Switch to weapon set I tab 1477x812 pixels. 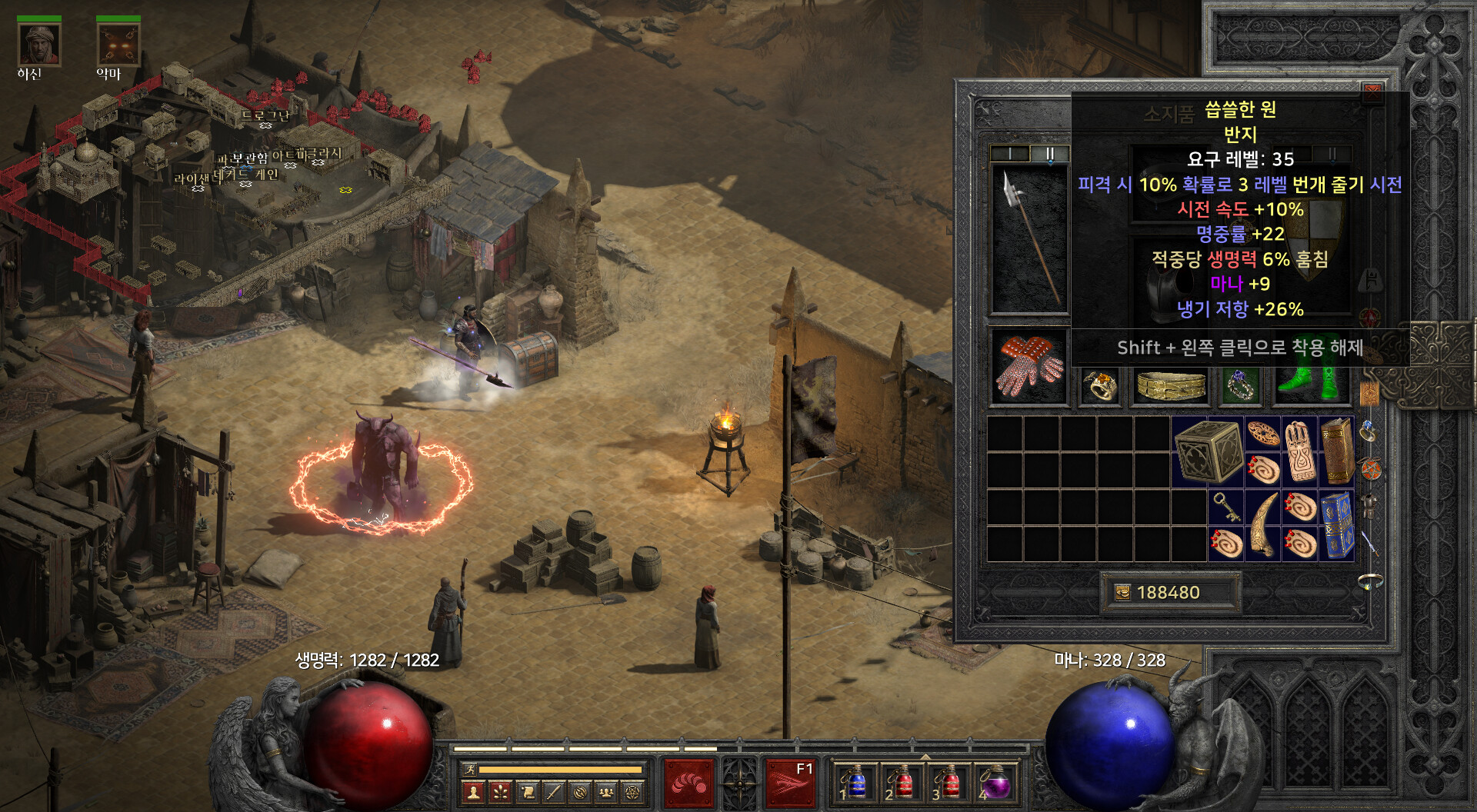pos(1009,153)
